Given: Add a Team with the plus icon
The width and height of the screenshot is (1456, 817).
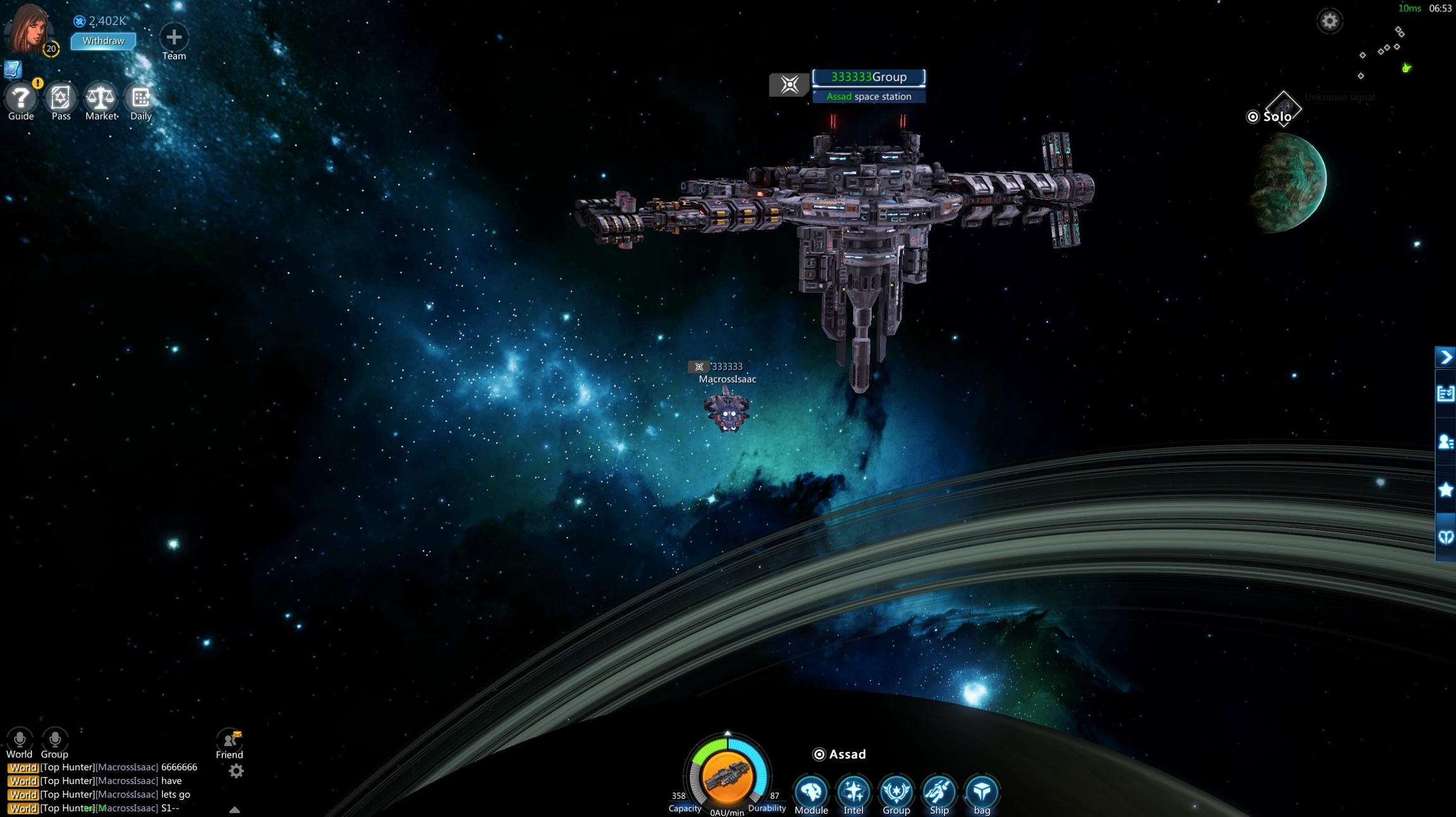Looking at the screenshot, I should [174, 37].
